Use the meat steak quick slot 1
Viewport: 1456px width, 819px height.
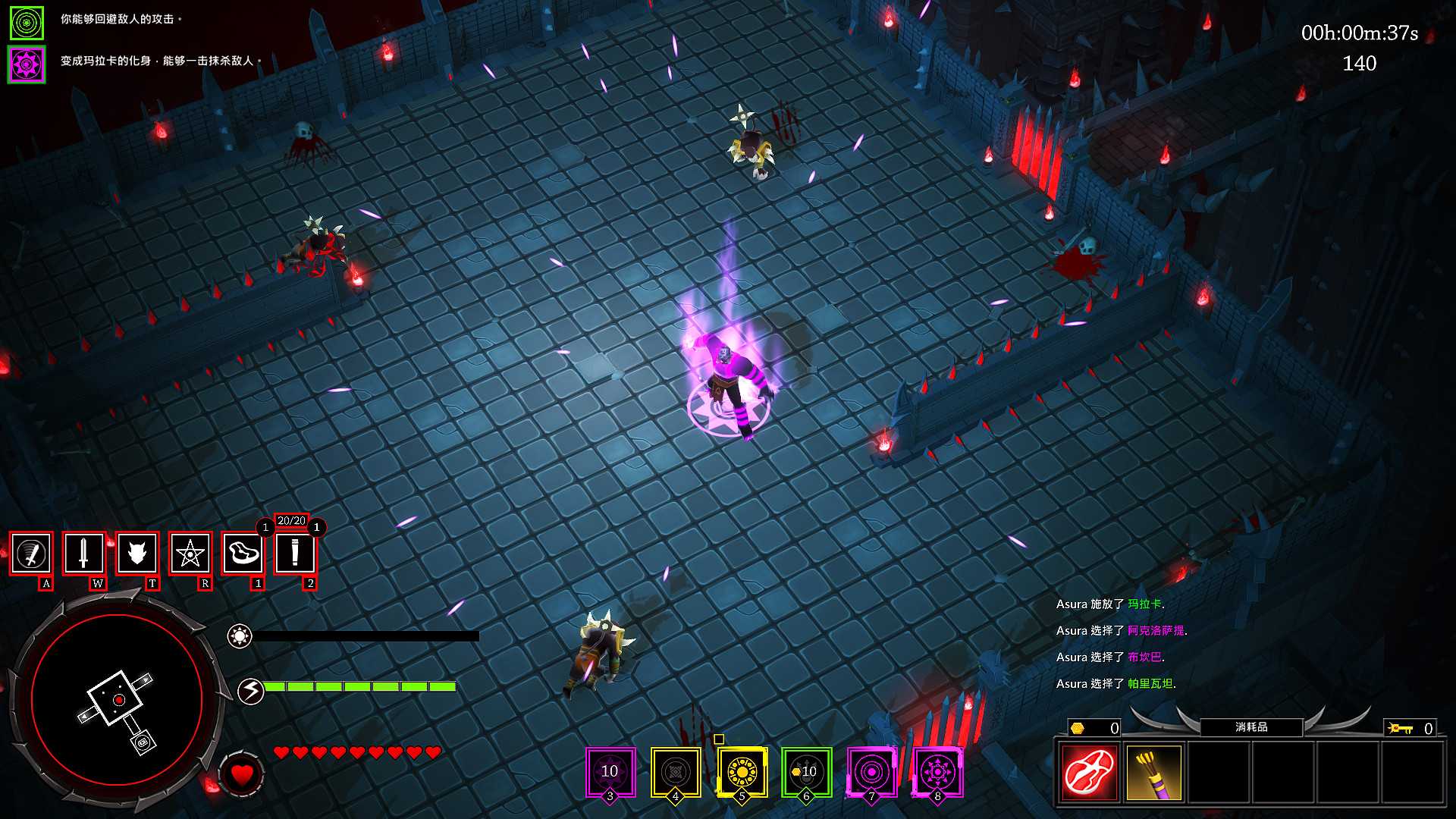point(243,554)
